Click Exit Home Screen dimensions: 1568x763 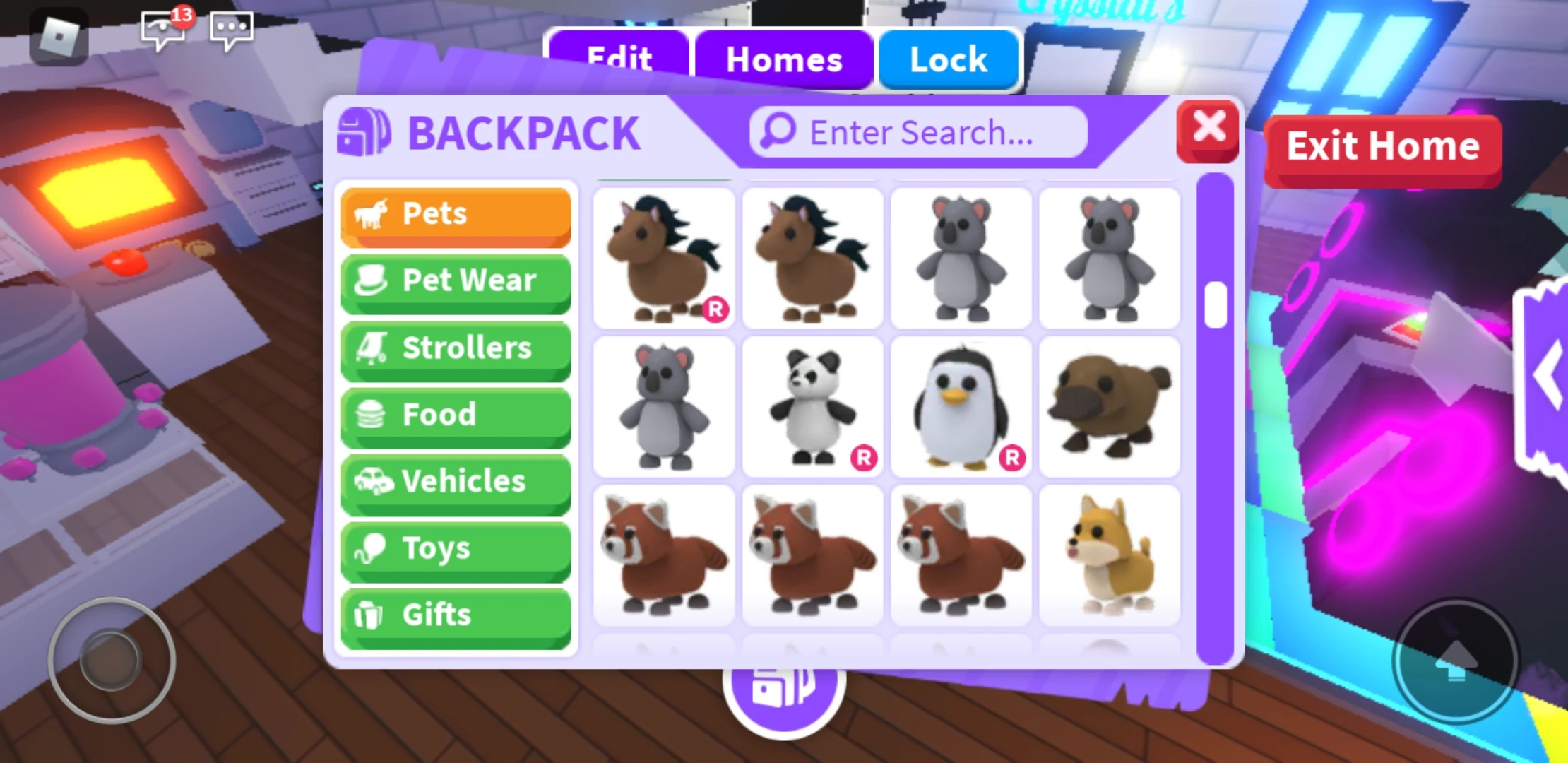pos(1383,147)
